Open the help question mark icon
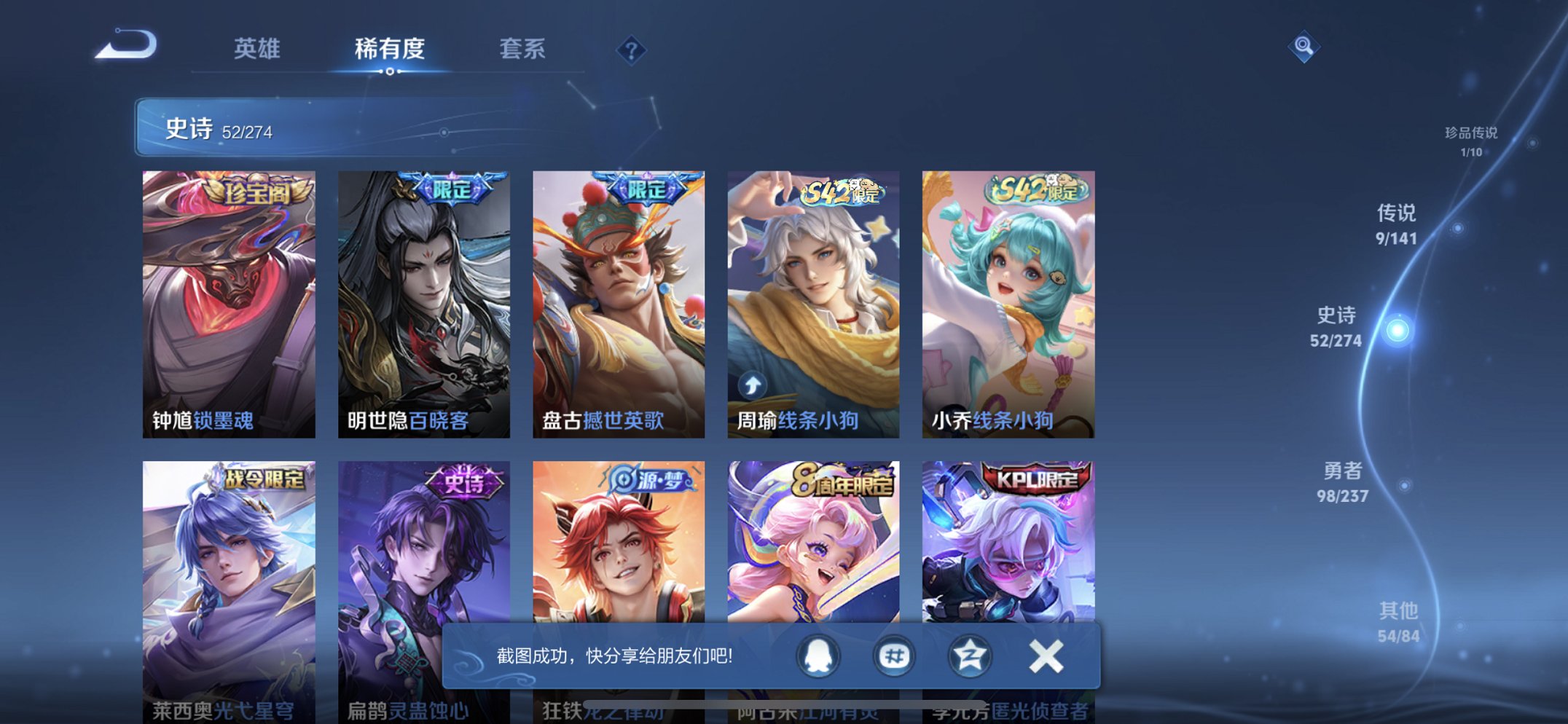Viewport: 1568px width, 724px height. [x=631, y=51]
